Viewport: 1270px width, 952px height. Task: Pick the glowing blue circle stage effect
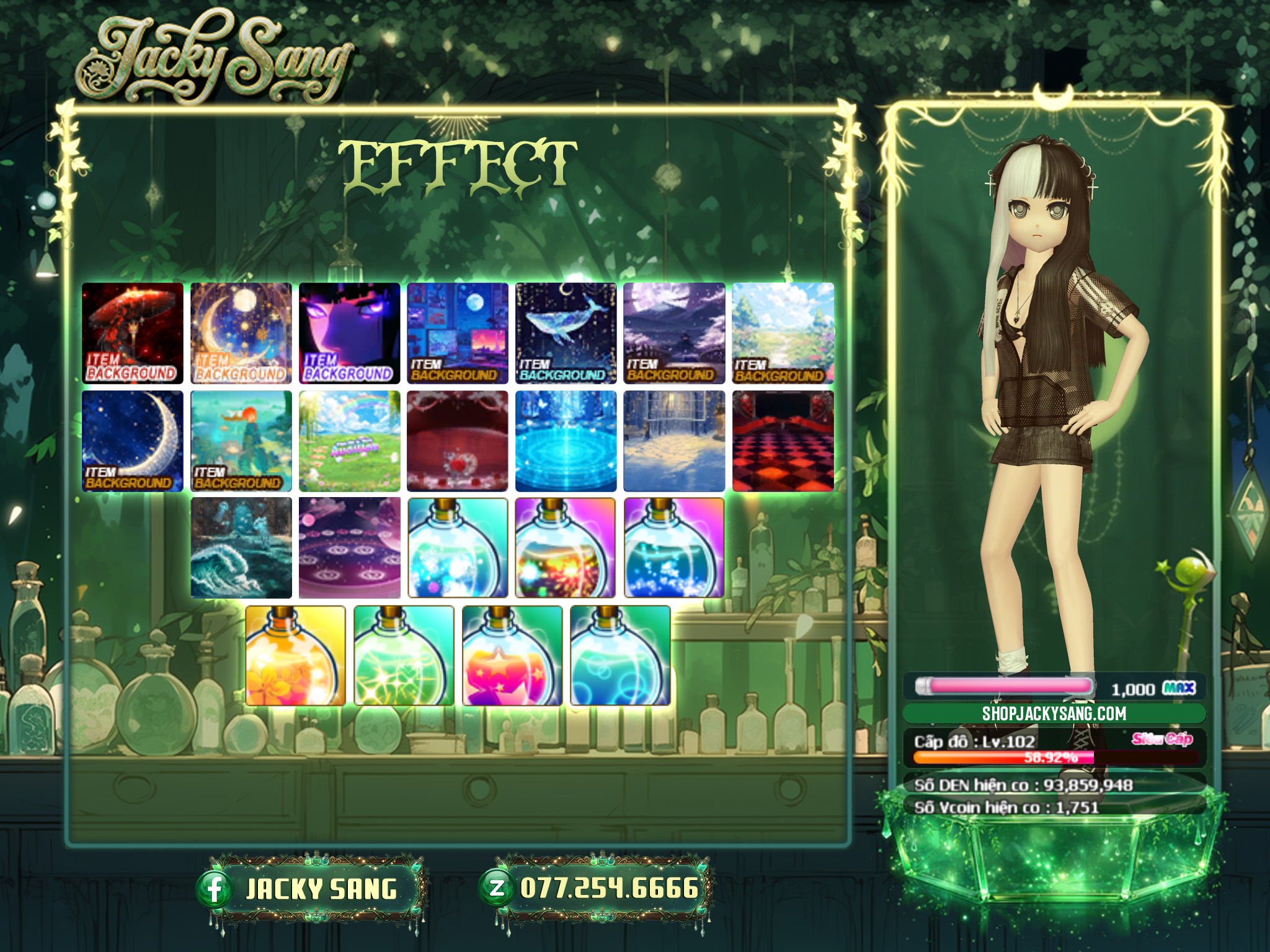(x=566, y=441)
